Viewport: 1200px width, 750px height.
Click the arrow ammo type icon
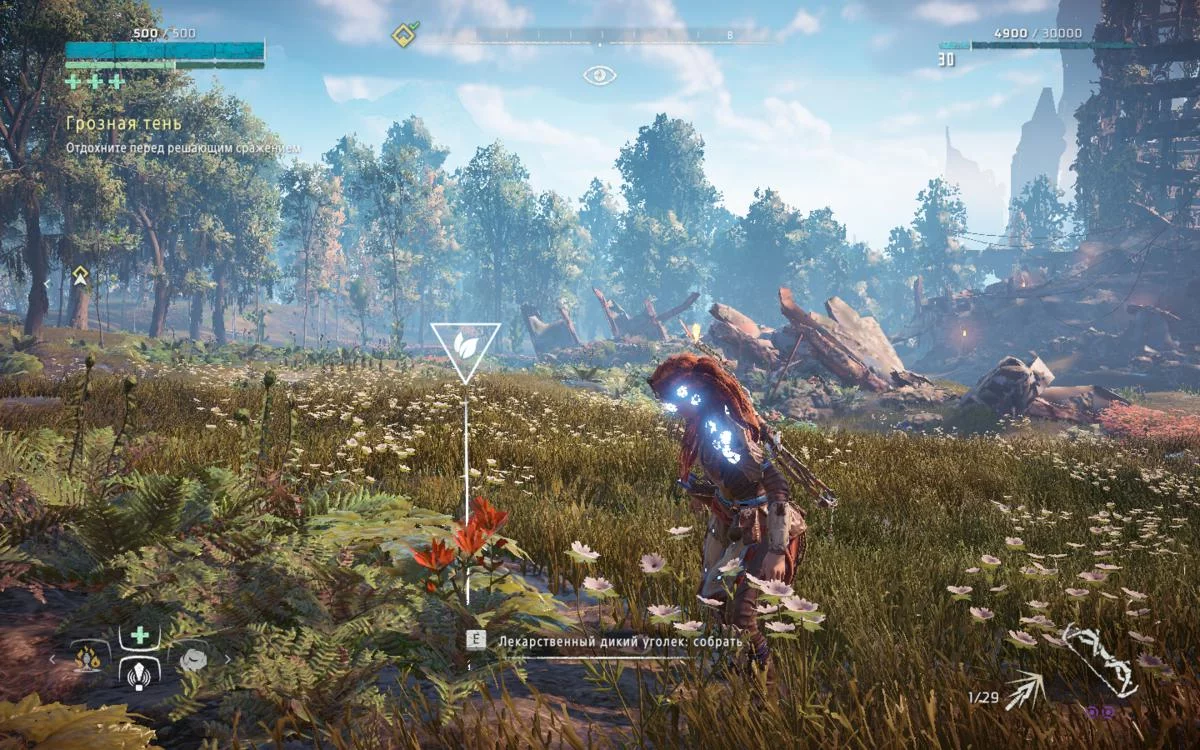(x=1025, y=689)
